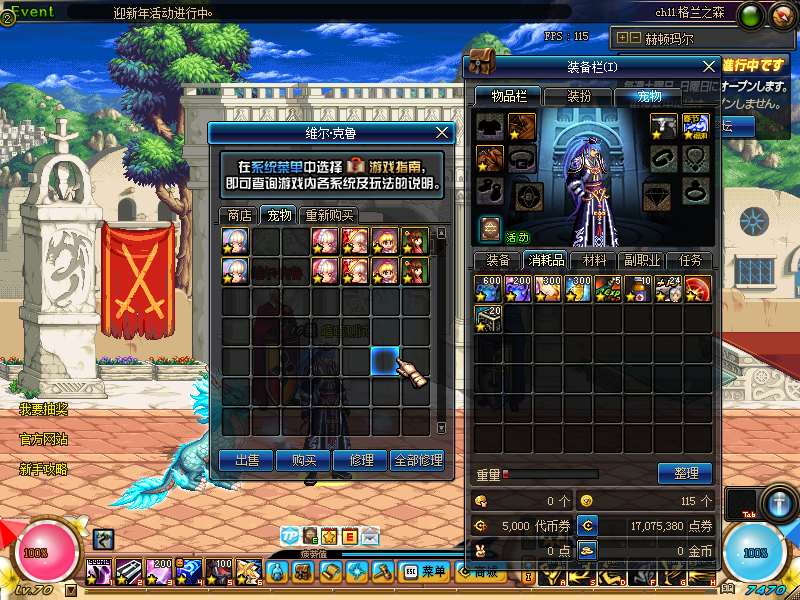800x600 pixels.
Task: Click the 整理 sort button
Action: (685, 473)
